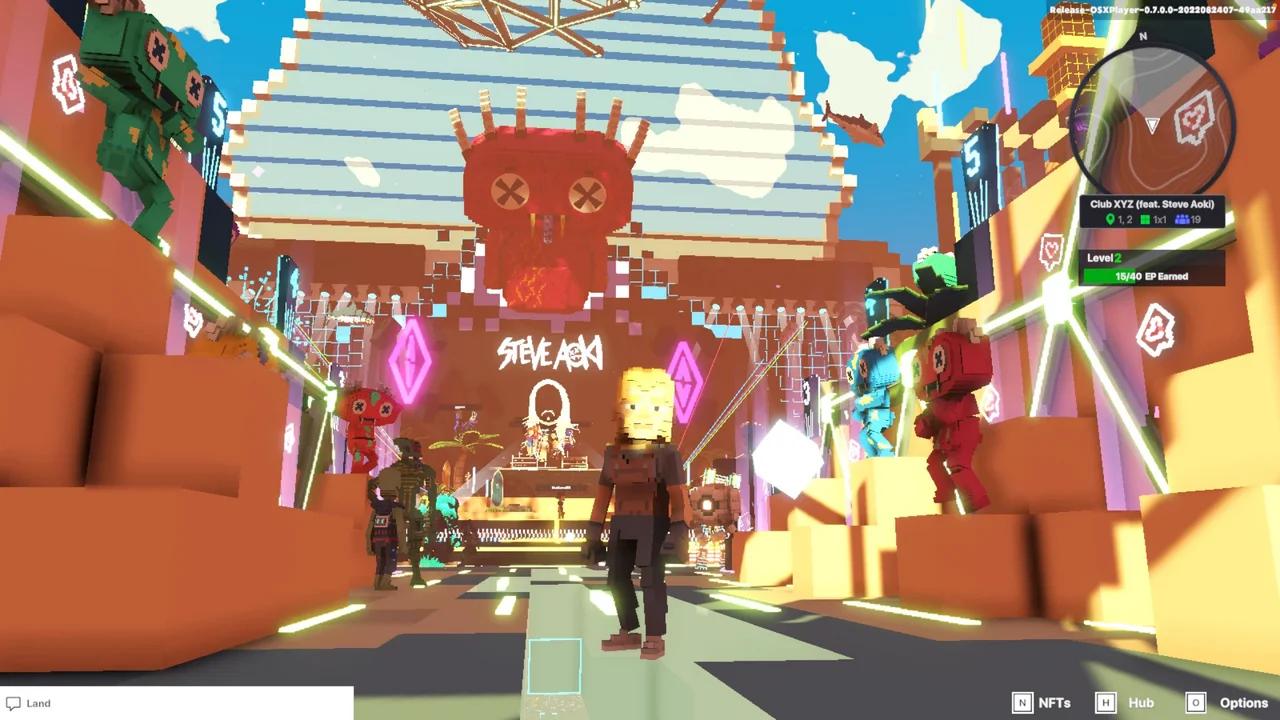Click the green 1x1 land size icon
Image resolution: width=1280 pixels, height=720 pixels.
coord(1146,219)
